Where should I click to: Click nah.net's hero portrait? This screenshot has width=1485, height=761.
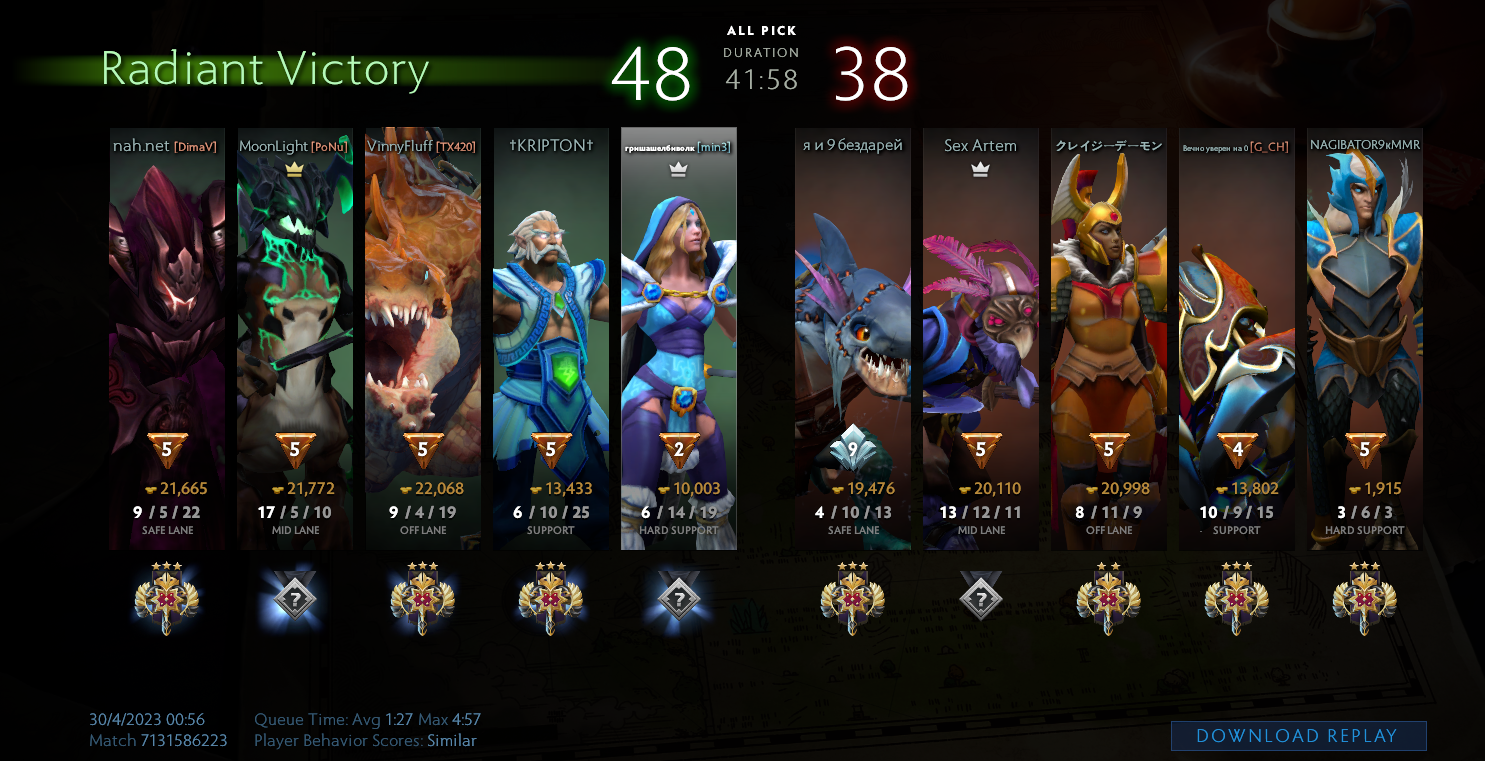(168, 320)
